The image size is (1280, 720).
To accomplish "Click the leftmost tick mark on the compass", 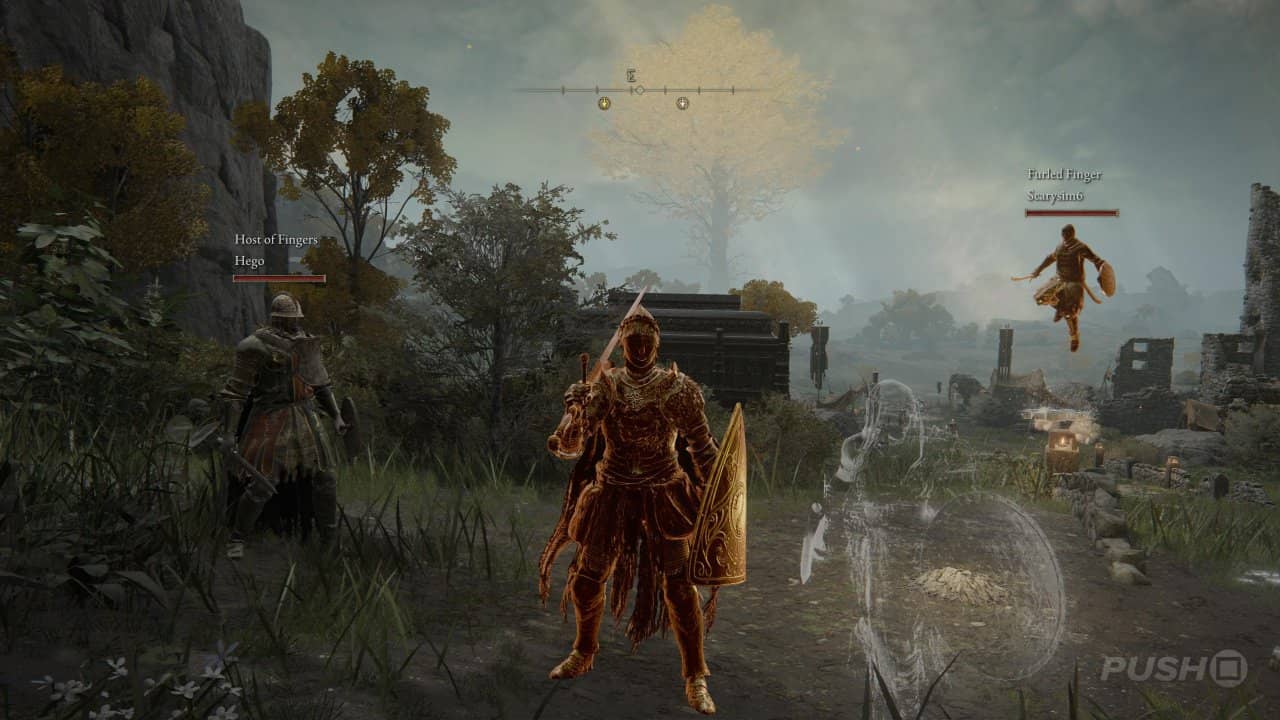I will 562,90.
